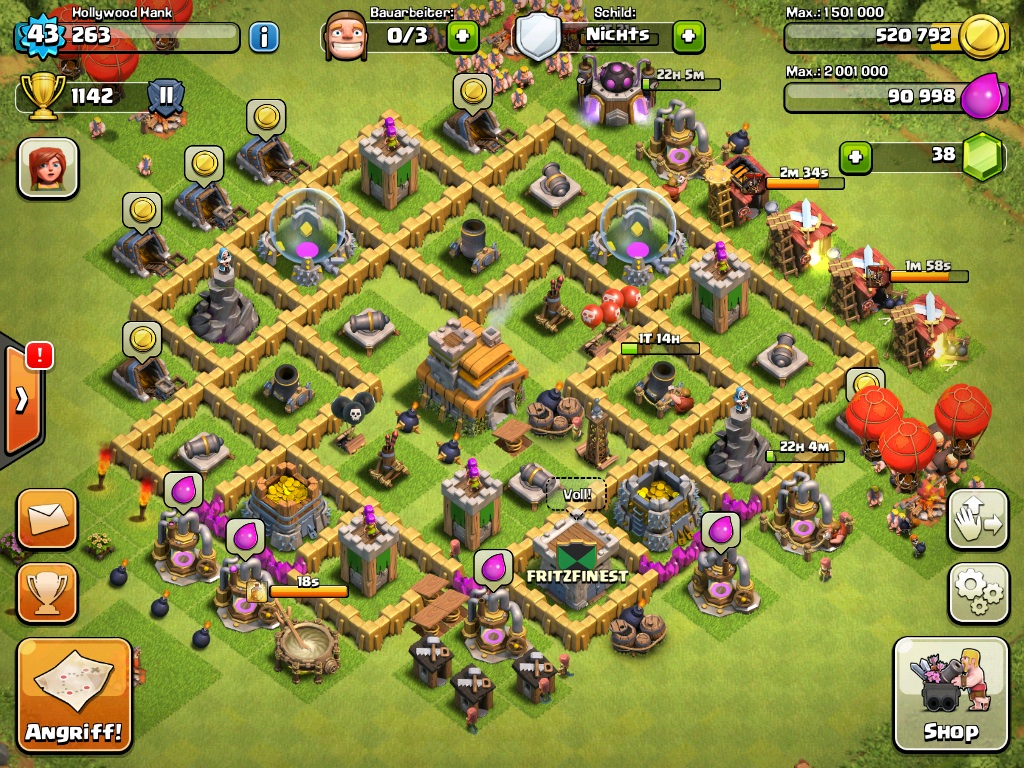The width and height of the screenshot is (1024, 768).
Task: Open the Shop
Action: click(x=950, y=693)
